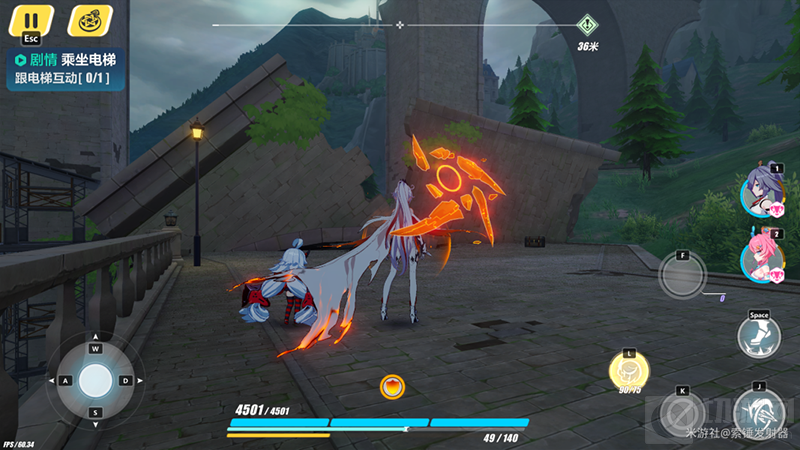Tap the disabled weapon skill button
Image resolution: width=800 pixels, height=450 pixels.
pyautogui.click(x=682, y=413)
